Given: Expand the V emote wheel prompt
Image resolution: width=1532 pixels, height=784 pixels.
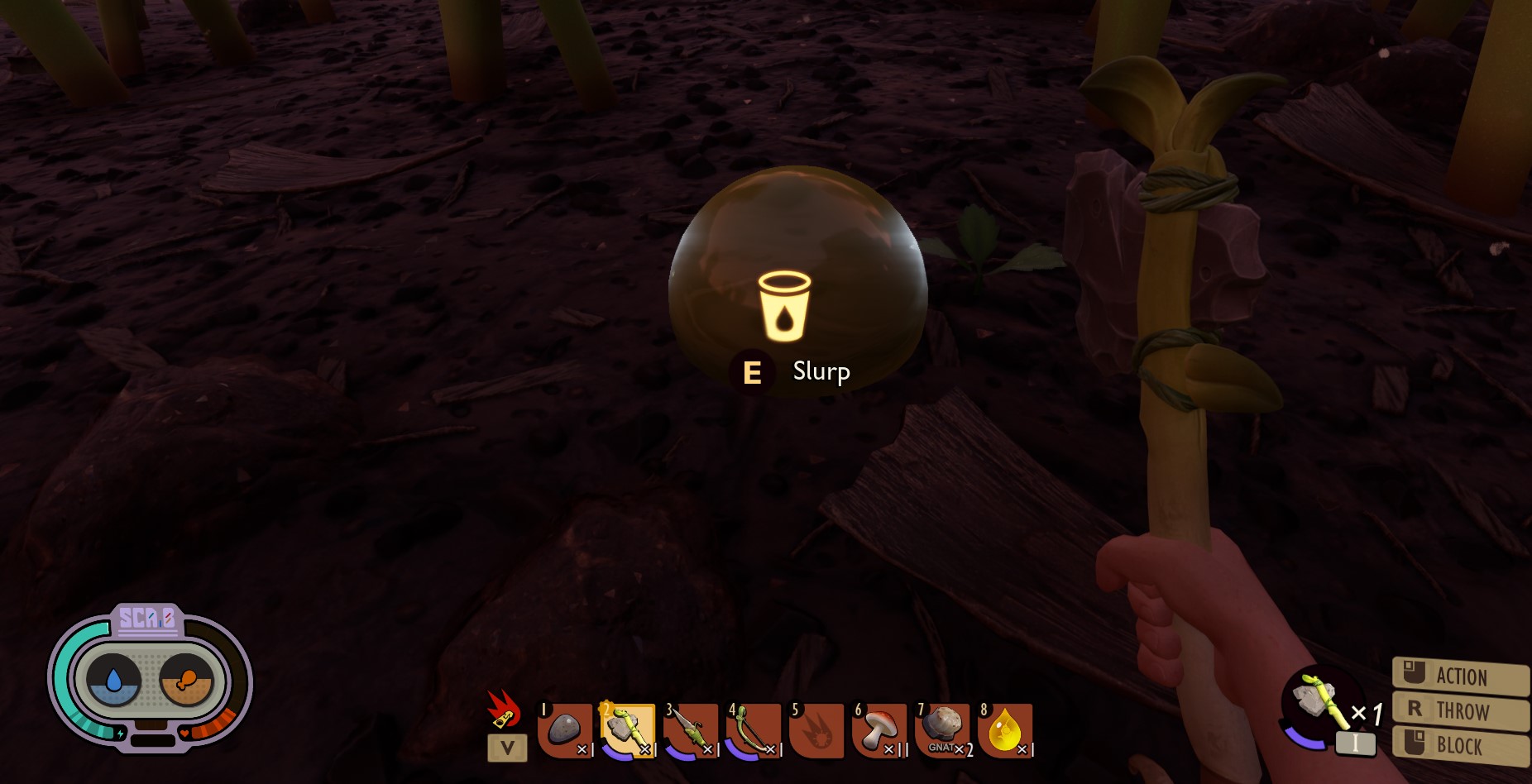Looking at the screenshot, I should pos(506,748).
